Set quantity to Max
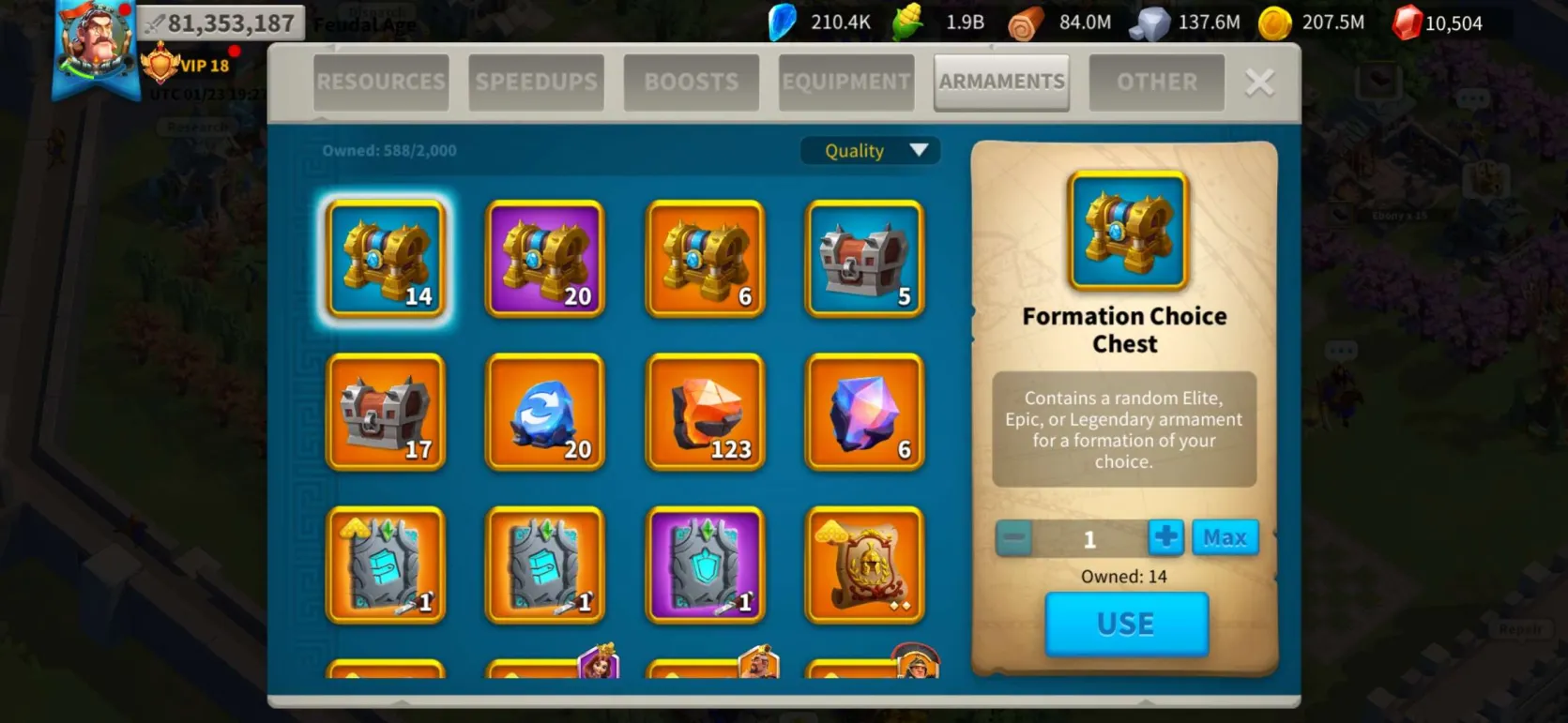 [1225, 538]
